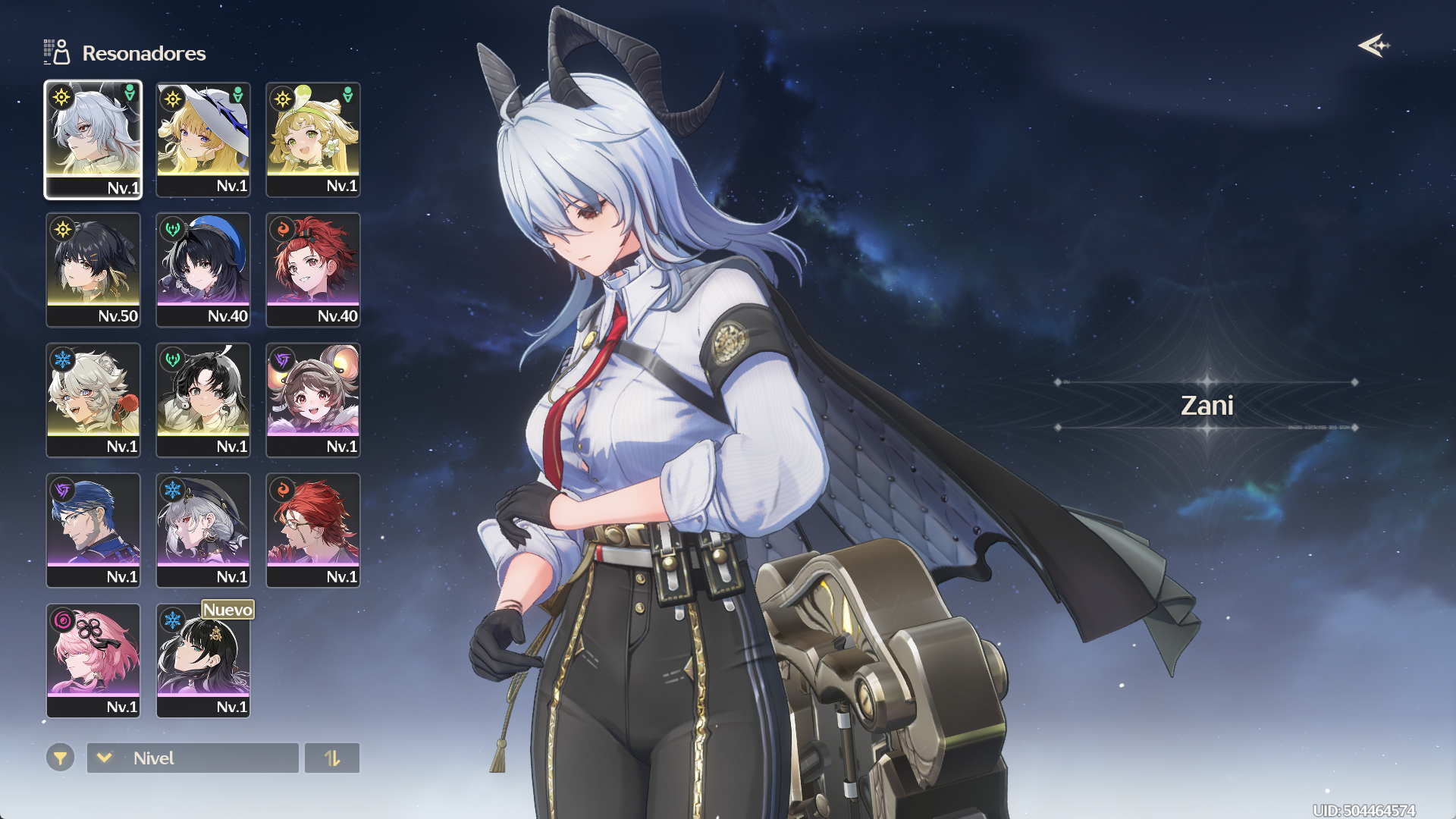Open the Nivel sort dropdown

click(x=193, y=758)
